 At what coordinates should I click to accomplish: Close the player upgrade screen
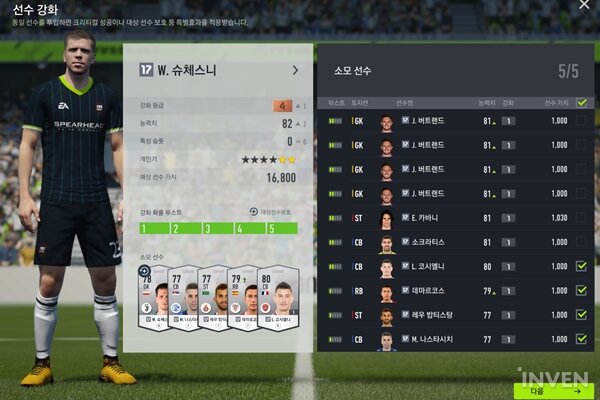pyautogui.click(x=584, y=5)
